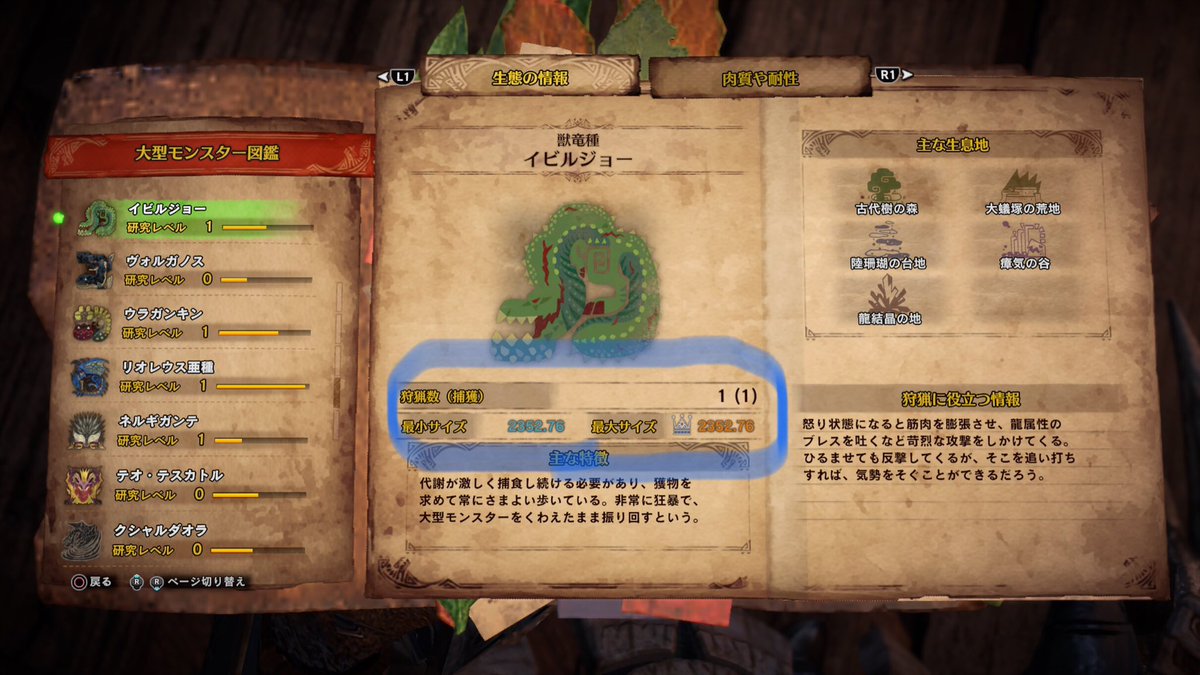This screenshot has height=675, width=1200.
Task: Select the 大蟻塚の荒地 habitat icon
Action: coord(1020,185)
